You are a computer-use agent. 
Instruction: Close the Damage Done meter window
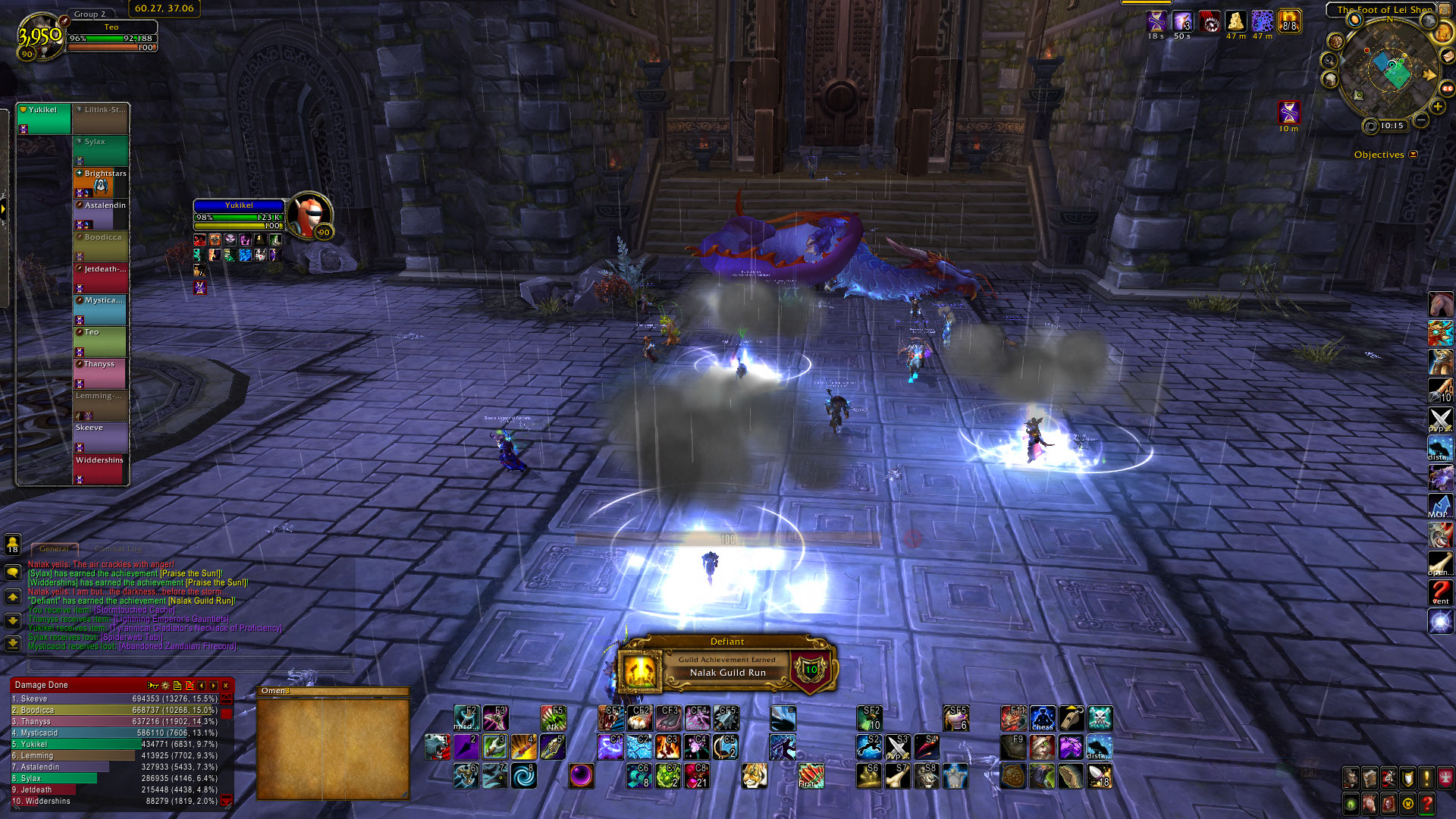225,686
